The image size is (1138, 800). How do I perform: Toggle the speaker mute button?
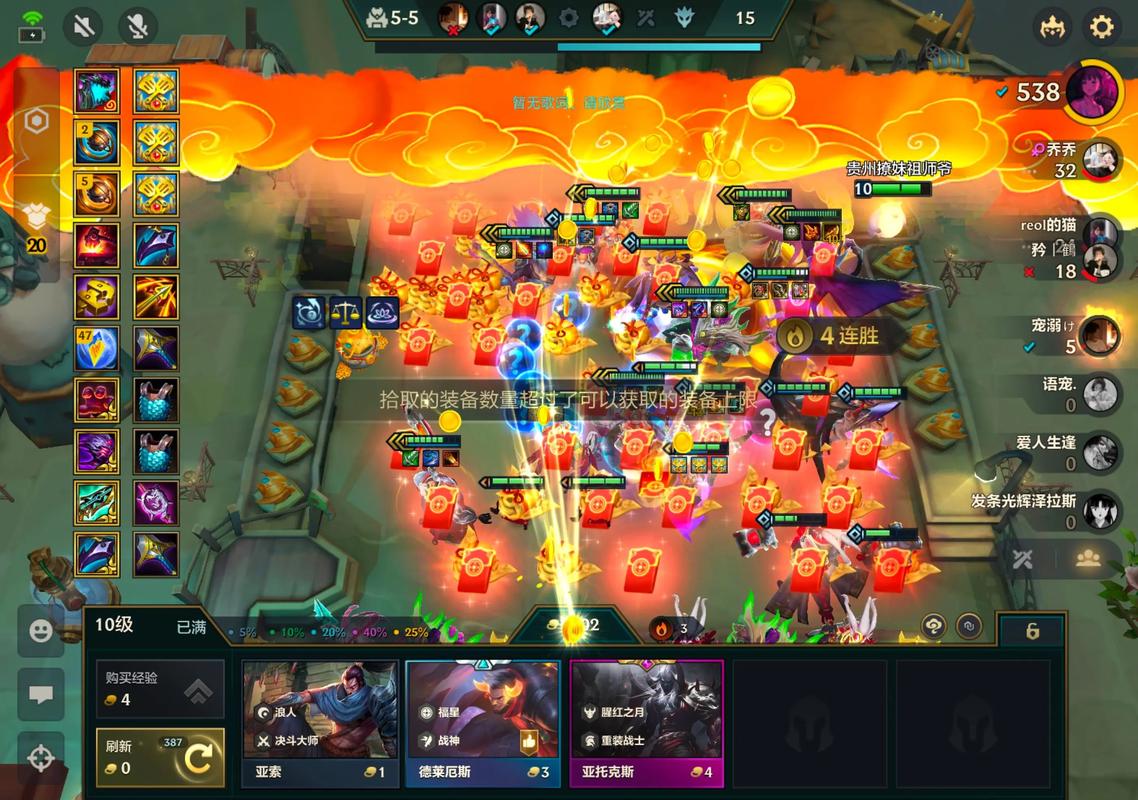[84, 26]
